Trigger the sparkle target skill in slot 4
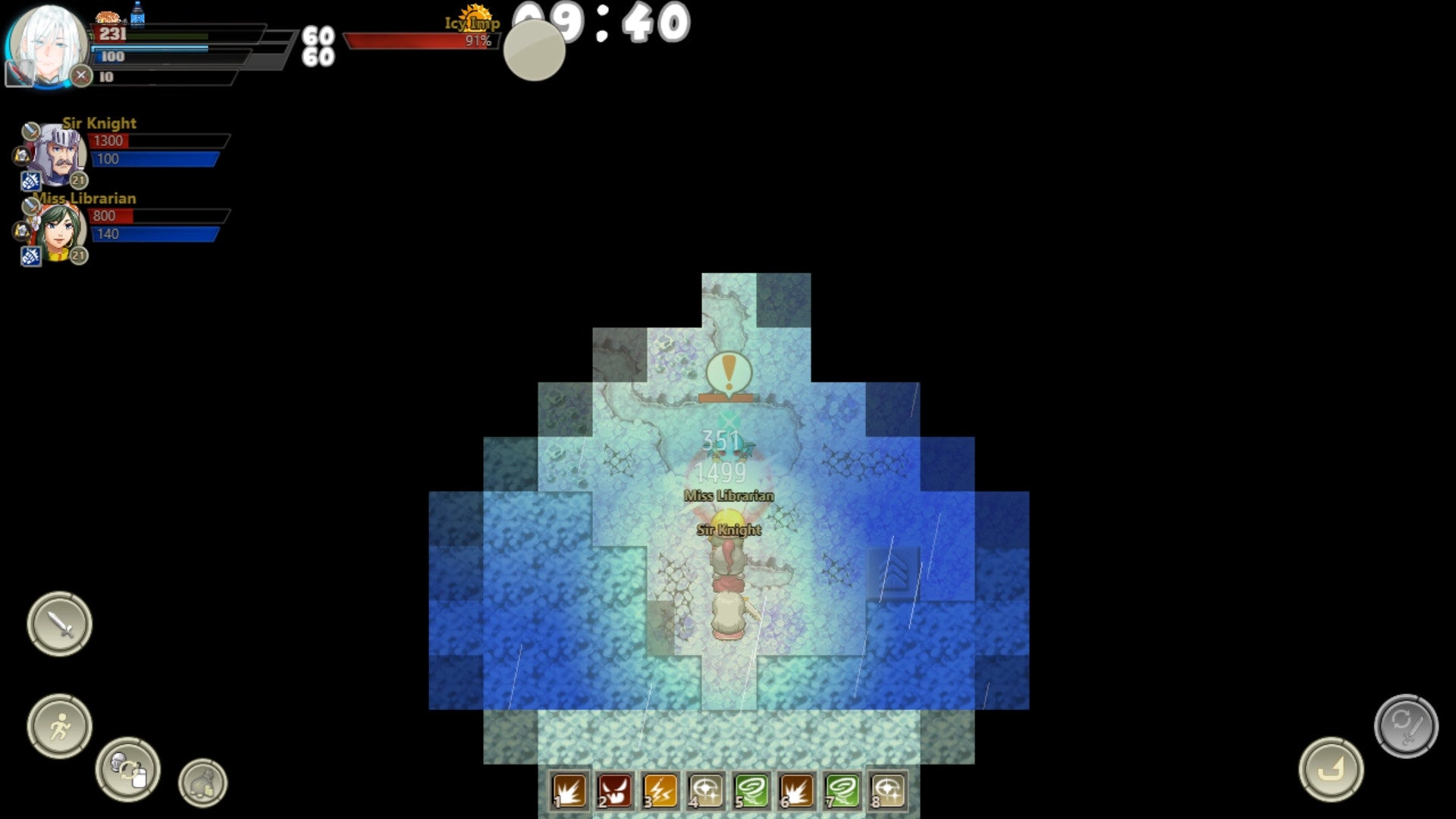The width and height of the screenshot is (1456, 819). coord(706,791)
